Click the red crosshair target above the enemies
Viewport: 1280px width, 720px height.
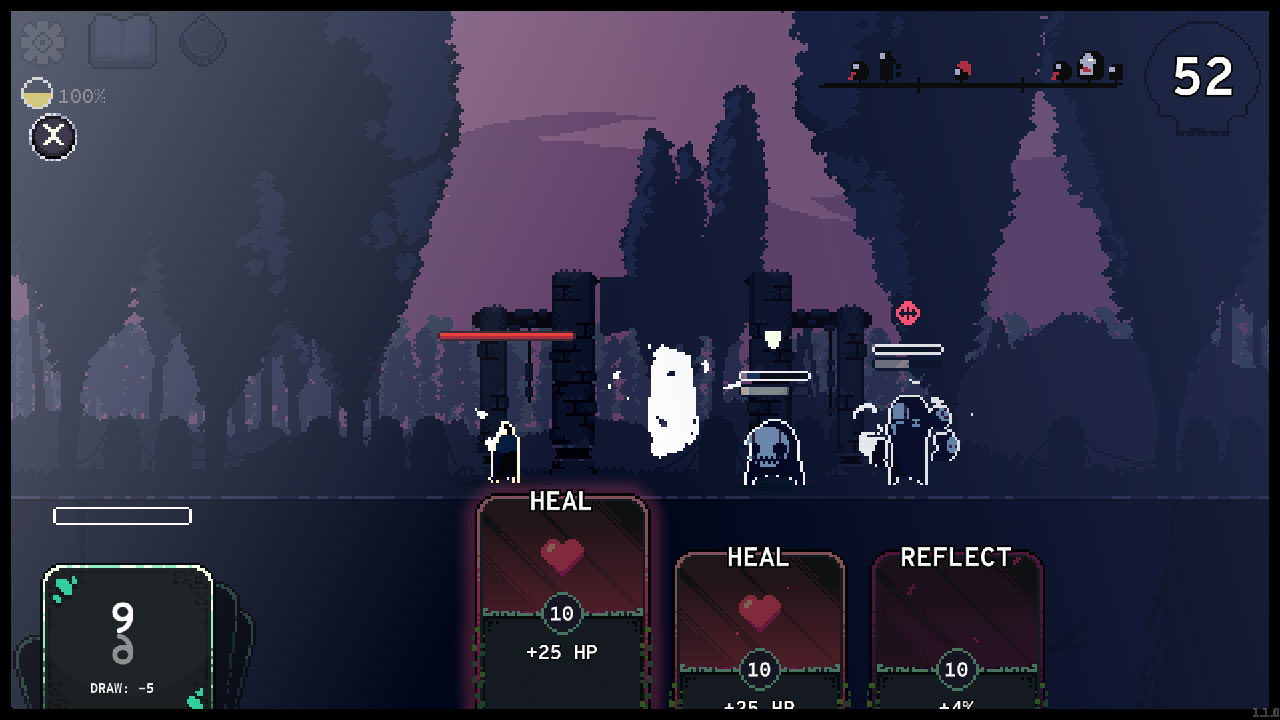[x=907, y=313]
